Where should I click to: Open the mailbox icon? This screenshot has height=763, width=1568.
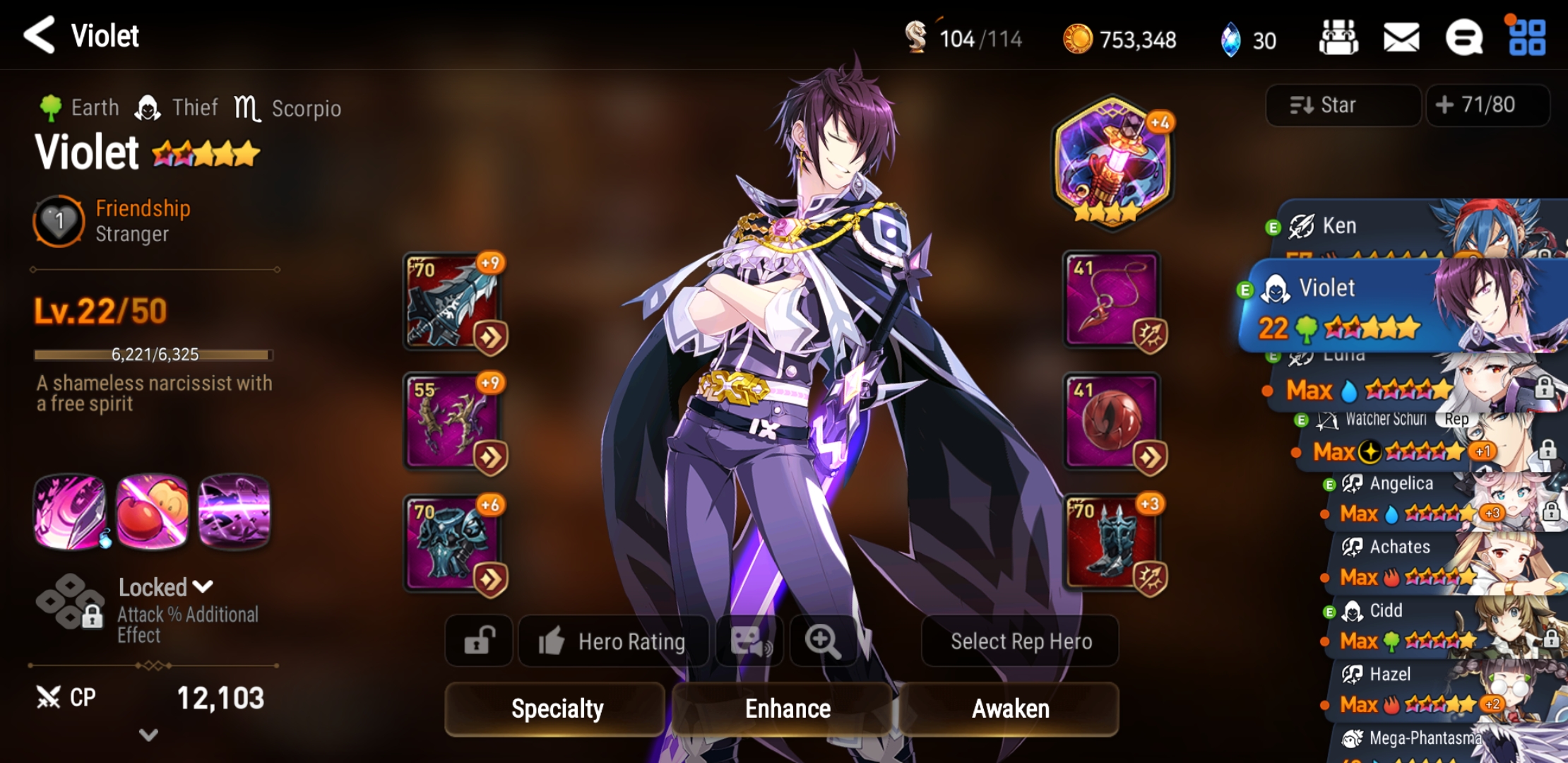pyautogui.click(x=1402, y=37)
